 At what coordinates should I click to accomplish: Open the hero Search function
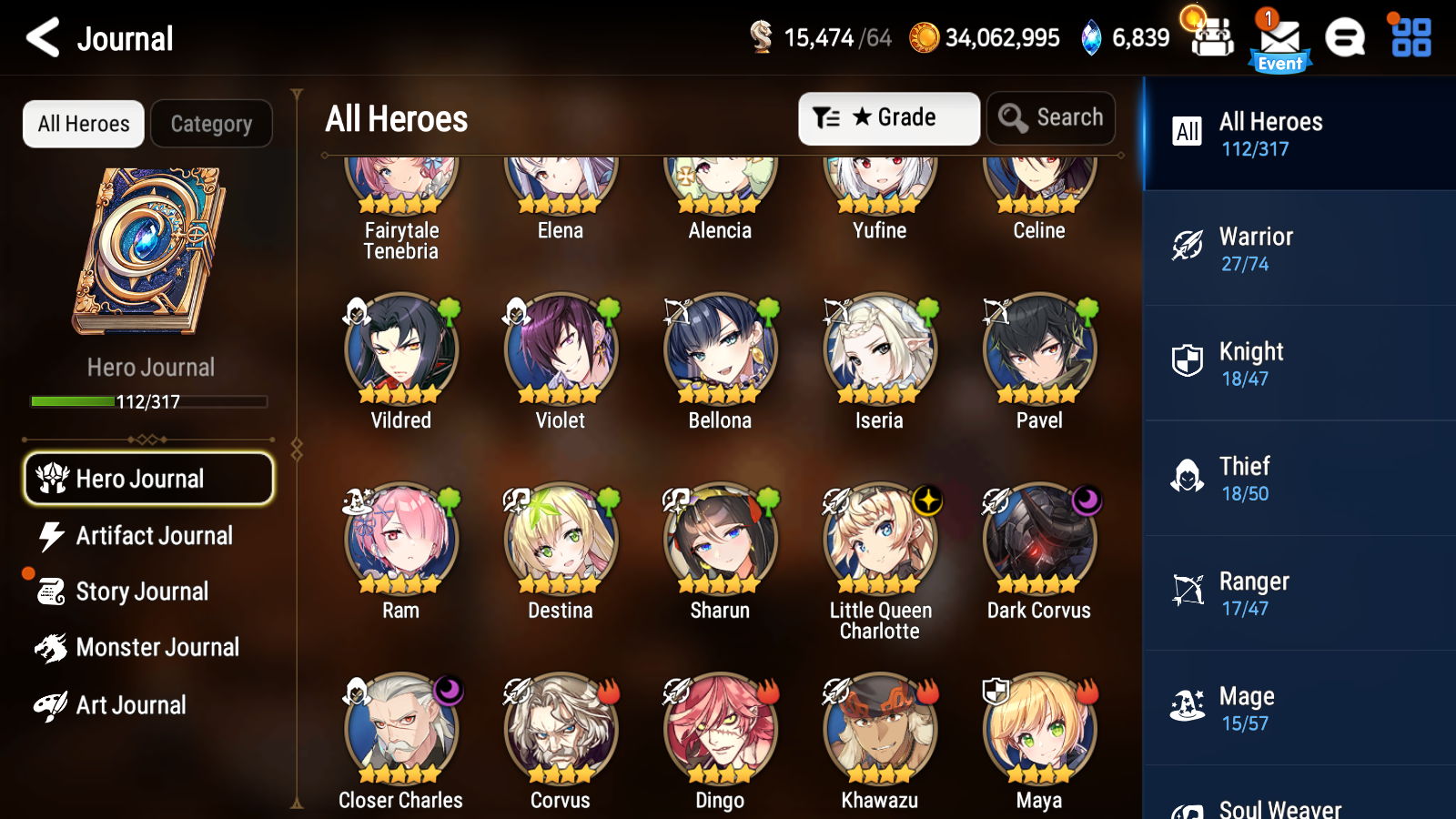pyautogui.click(x=1051, y=117)
